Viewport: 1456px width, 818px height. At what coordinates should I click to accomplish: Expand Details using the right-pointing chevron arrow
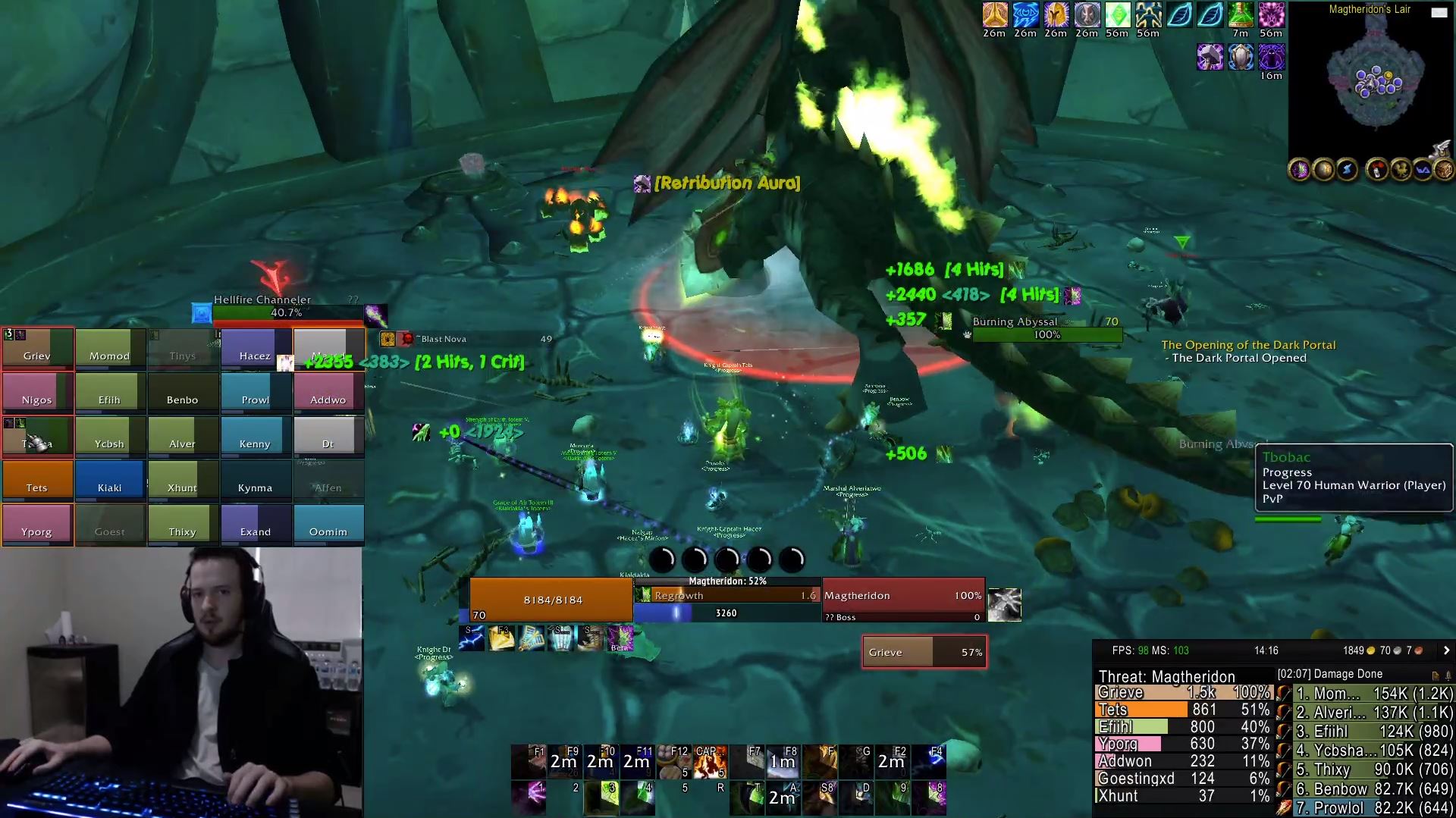(1447, 650)
